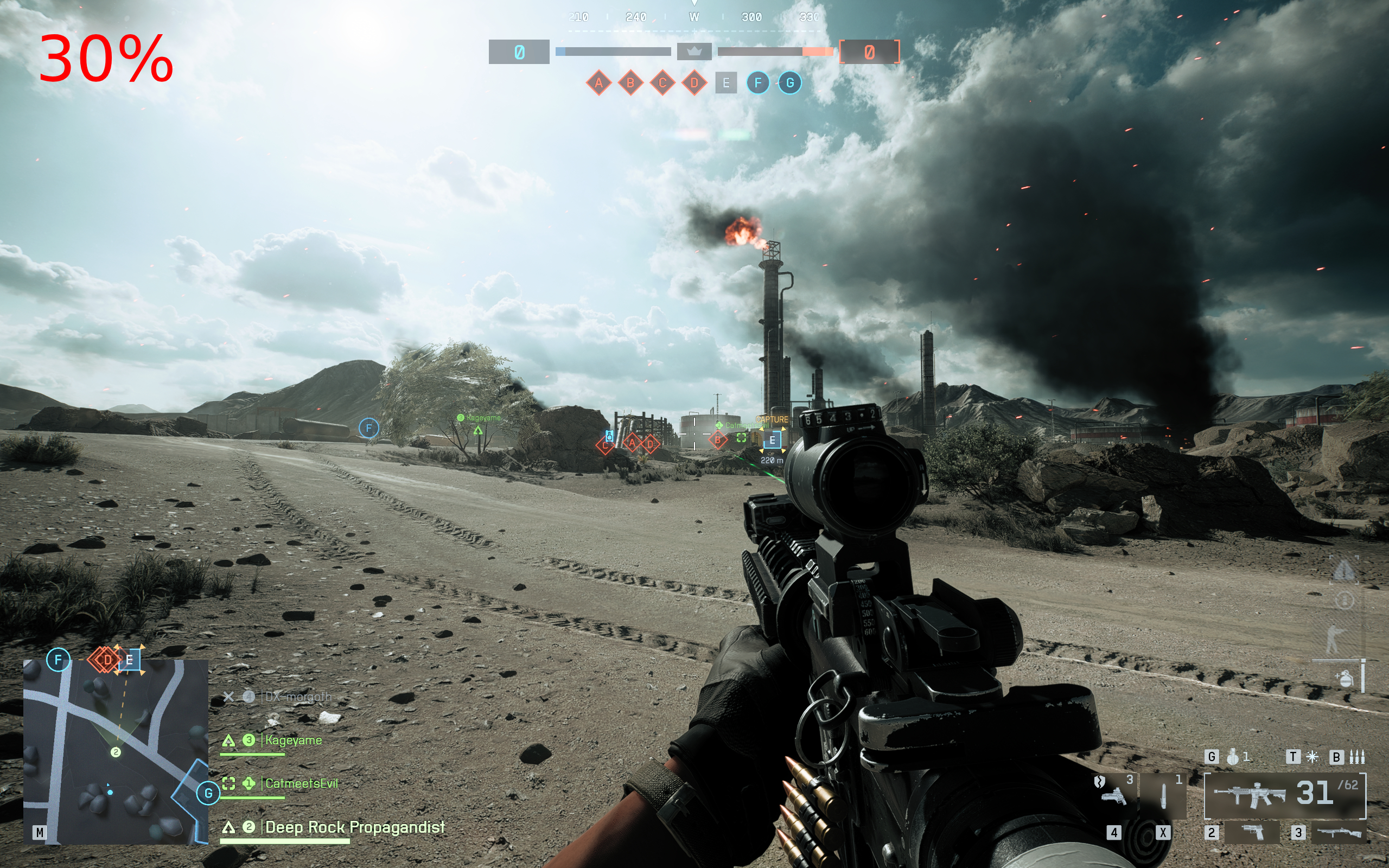The image size is (1389, 868).
Task: Expand objective marker D at the top
Action: [x=694, y=82]
